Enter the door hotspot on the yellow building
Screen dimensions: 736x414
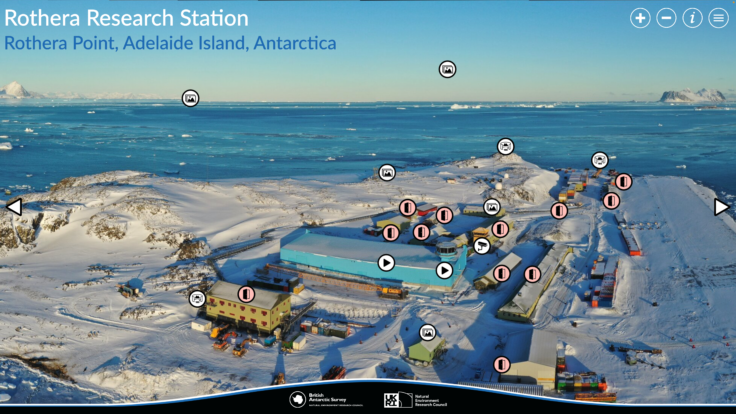point(246,294)
